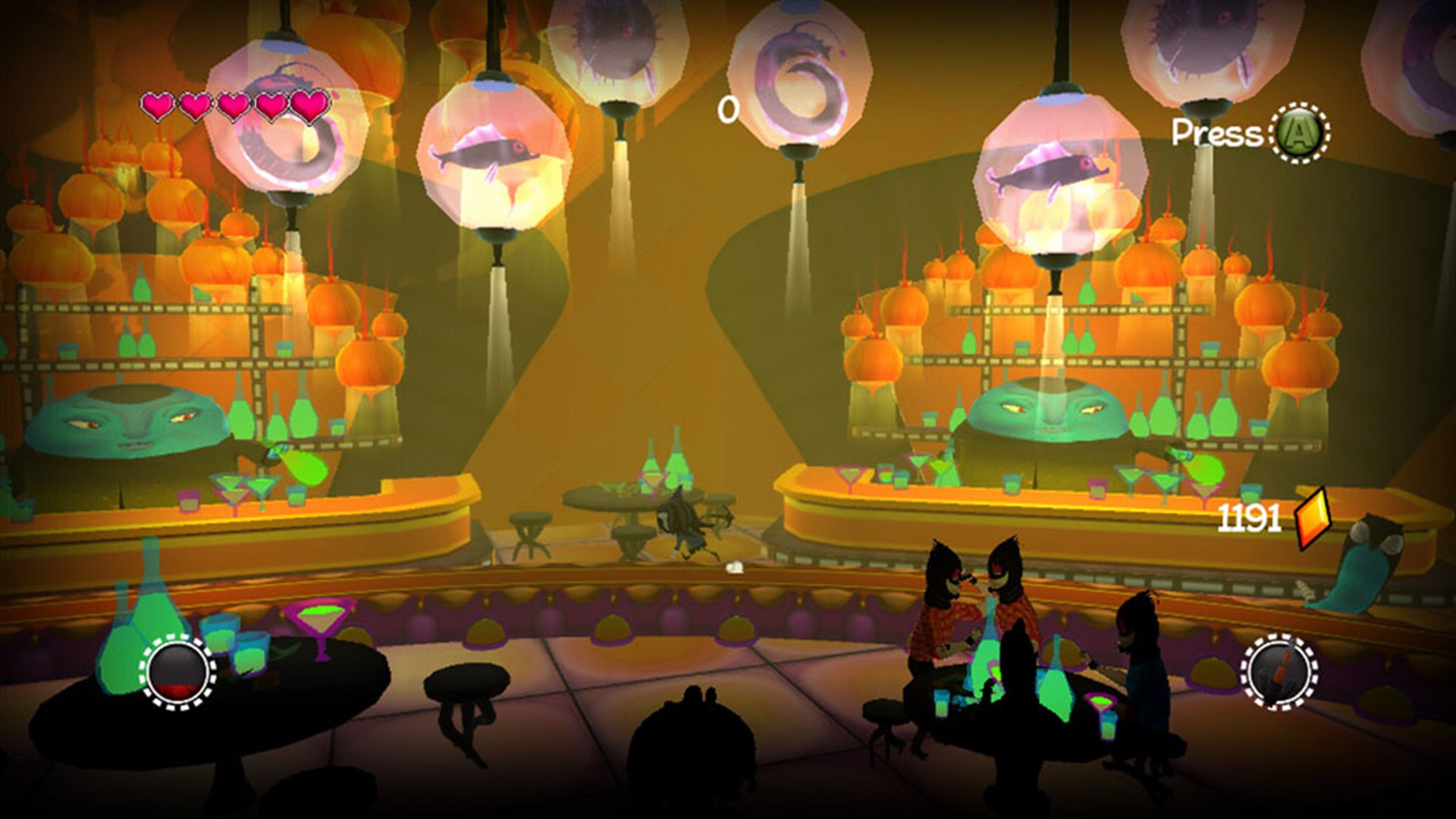Click the score counter showing 0
1456x819 pixels.
[729, 111]
